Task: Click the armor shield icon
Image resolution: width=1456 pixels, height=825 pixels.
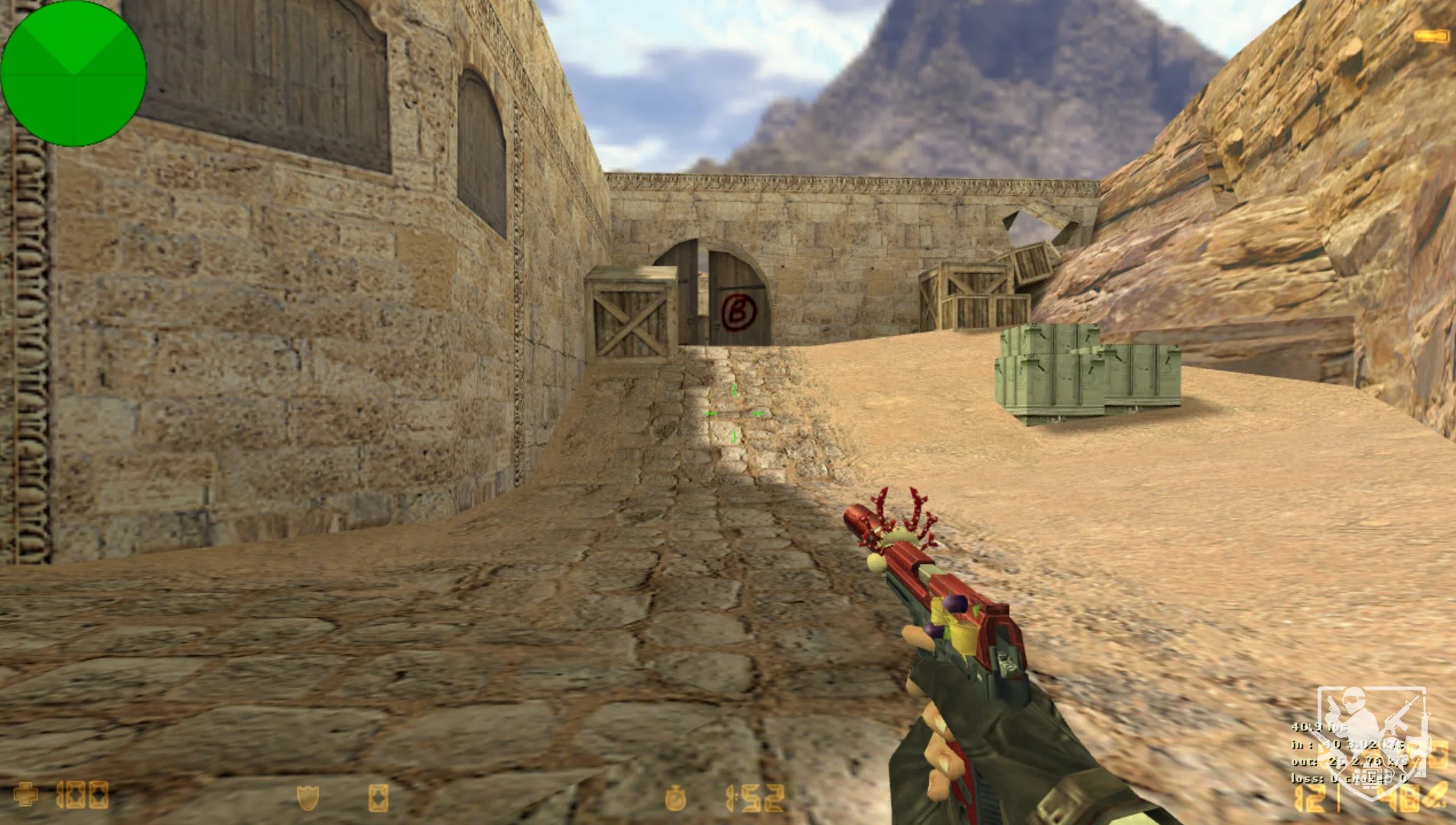Action: pyautogui.click(x=307, y=798)
